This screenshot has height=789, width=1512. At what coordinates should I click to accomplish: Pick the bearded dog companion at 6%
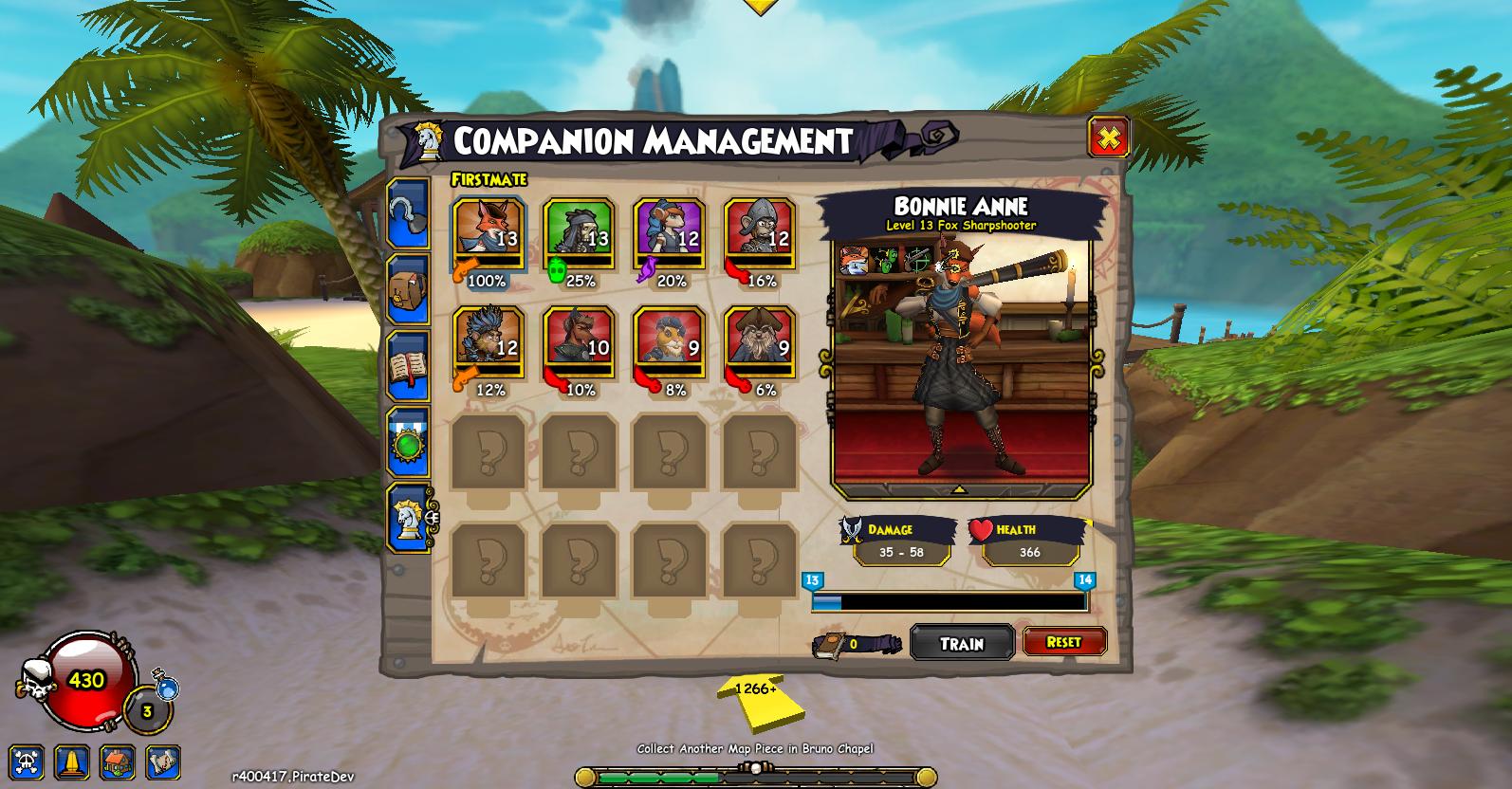click(x=760, y=341)
